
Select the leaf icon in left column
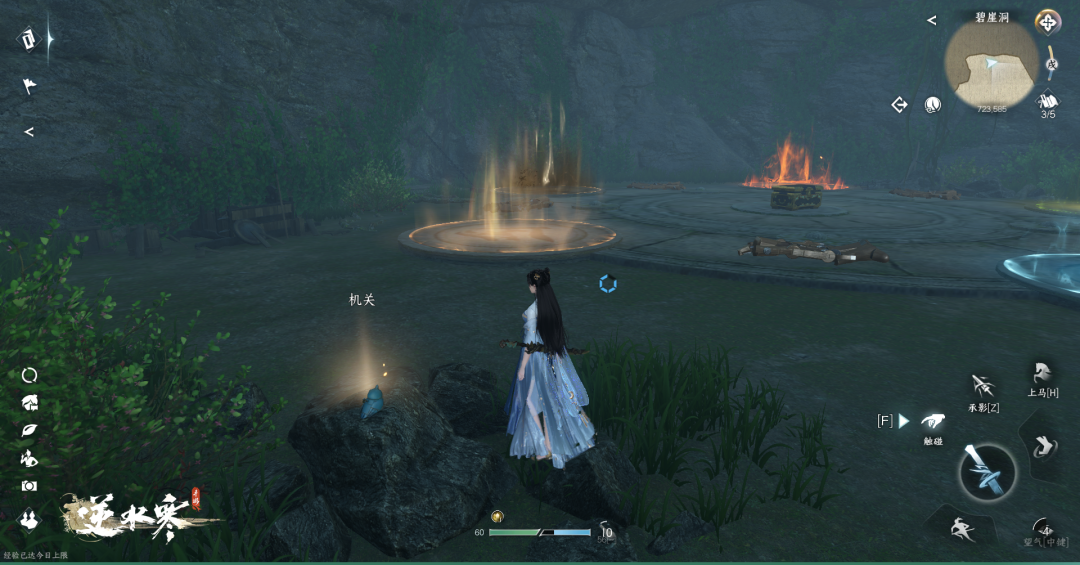pos(29,431)
